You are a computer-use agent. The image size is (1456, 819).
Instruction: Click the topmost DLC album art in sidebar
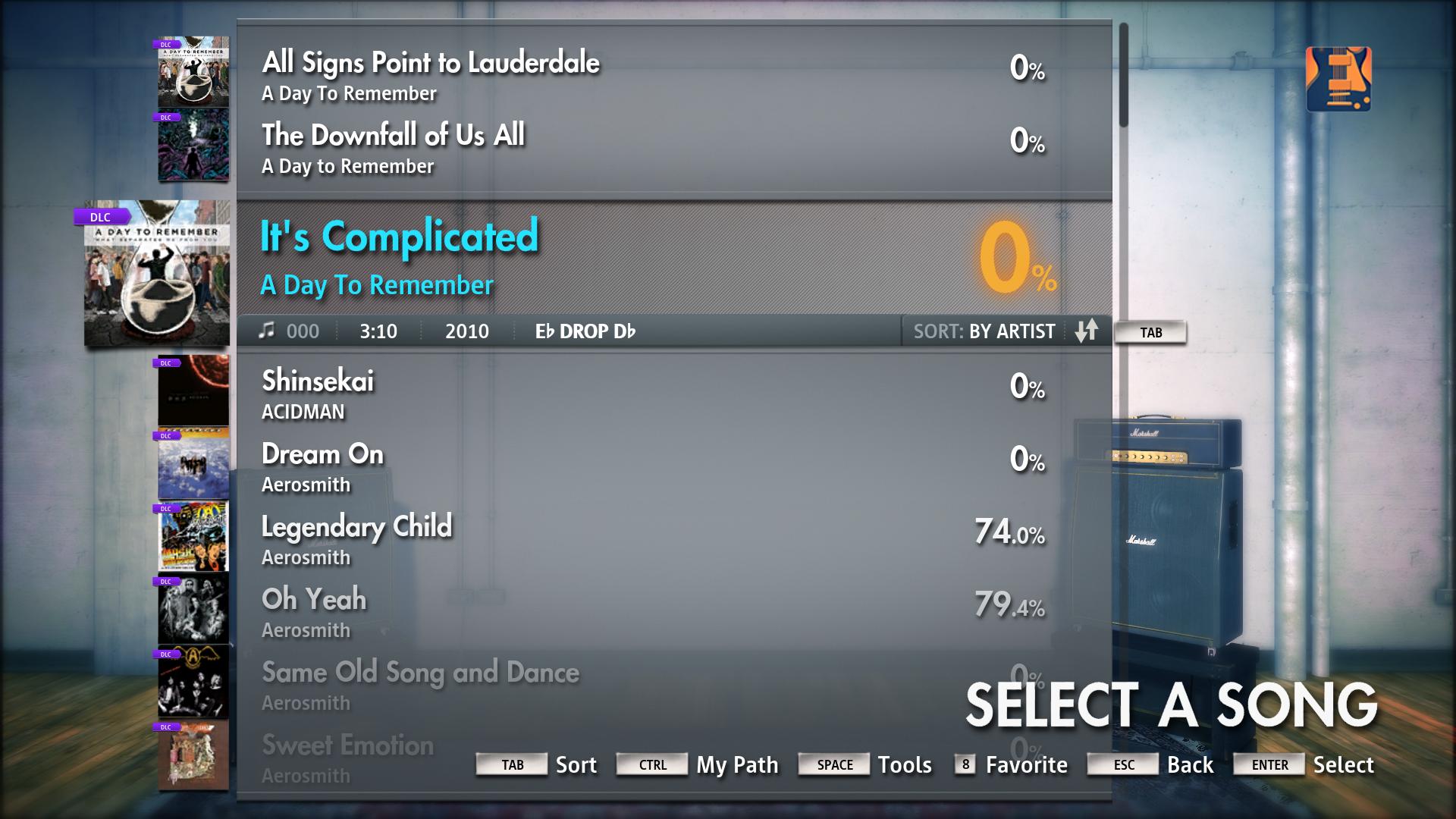click(x=192, y=72)
